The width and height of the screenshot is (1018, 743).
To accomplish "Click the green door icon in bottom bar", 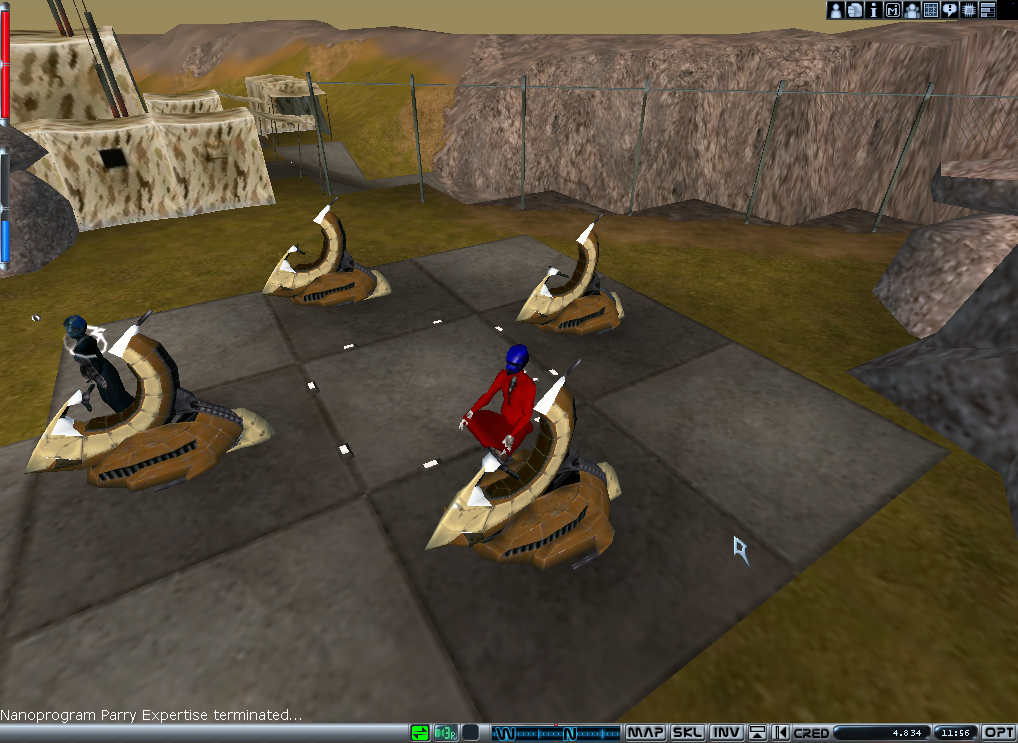I will 446,733.
